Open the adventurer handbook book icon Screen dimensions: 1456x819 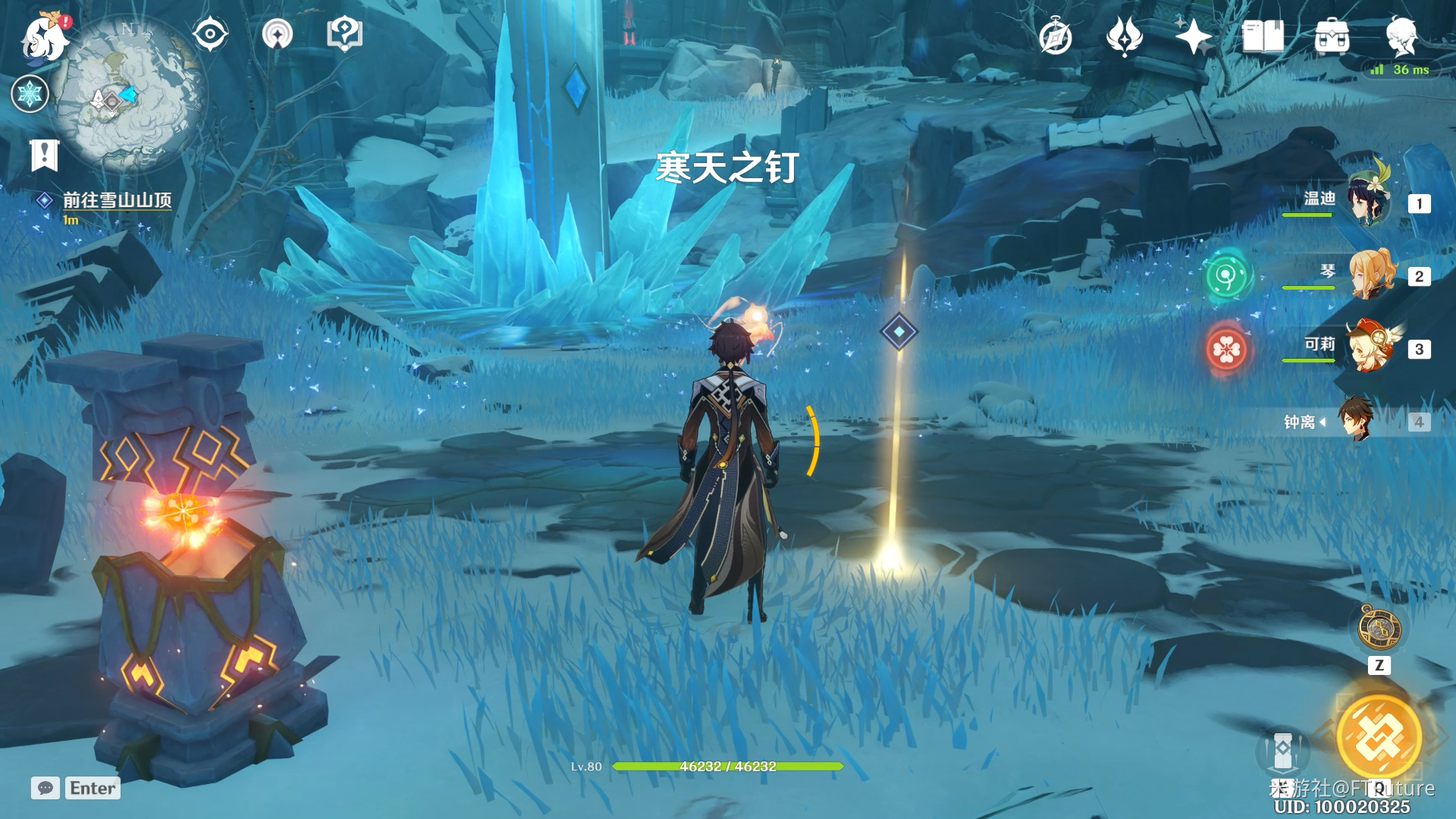[x=1263, y=36]
